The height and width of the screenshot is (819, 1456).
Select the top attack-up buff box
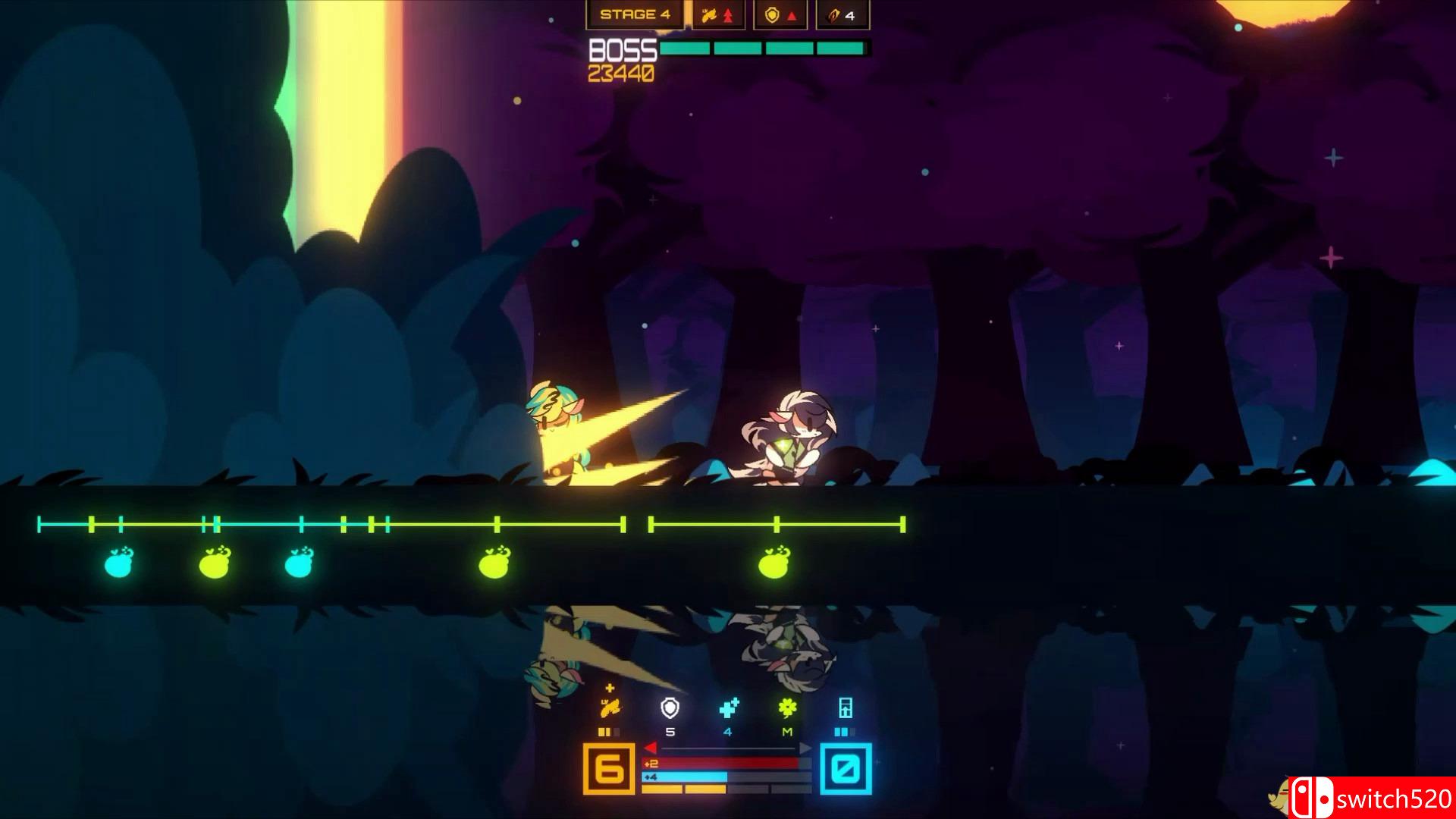[717, 14]
